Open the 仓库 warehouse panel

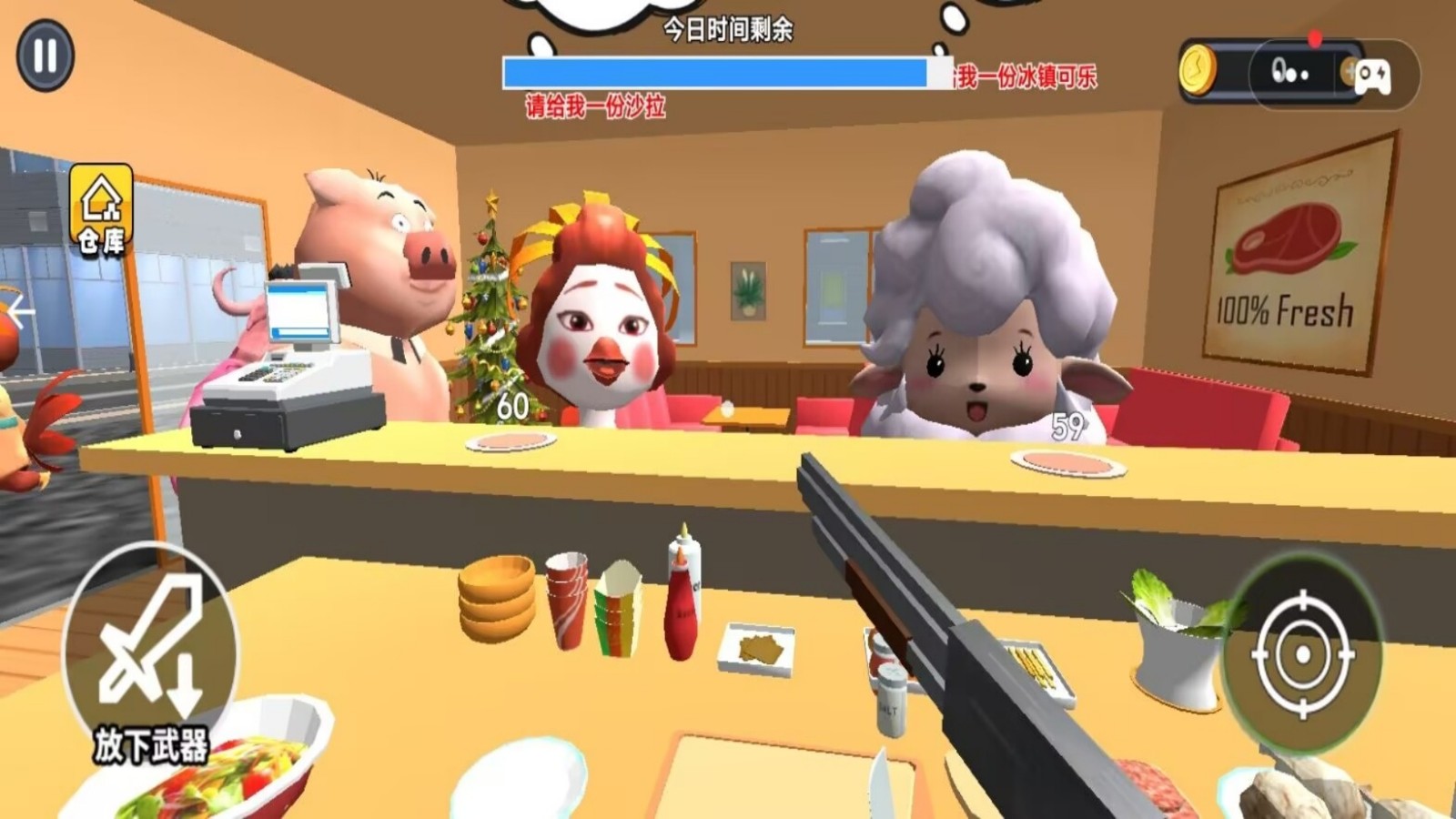click(103, 207)
